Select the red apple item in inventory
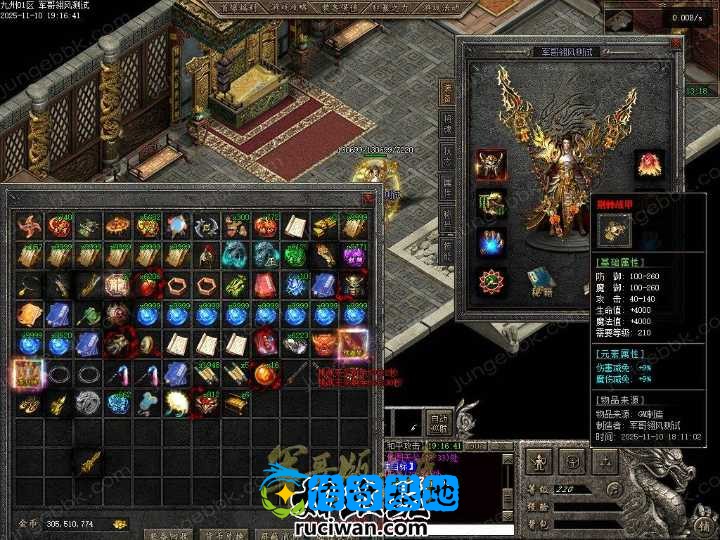The height and width of the screenshot is (540, 720). [x=148, y=286]
